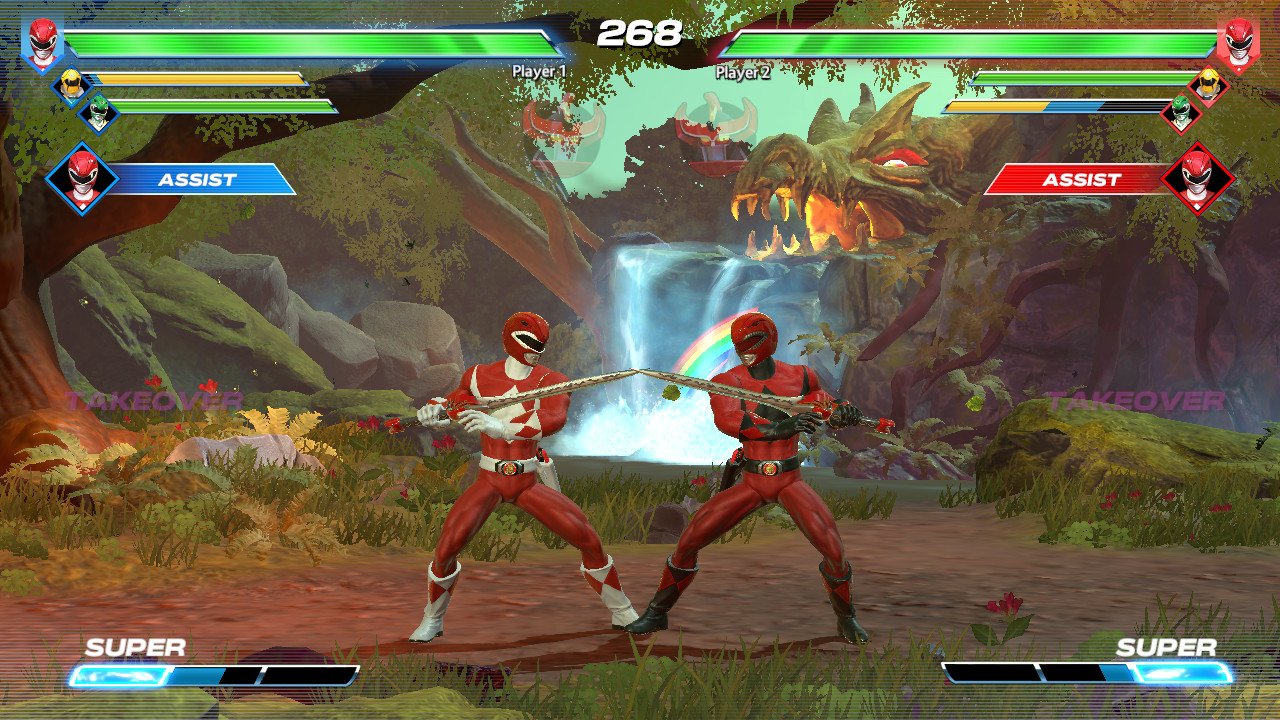Activate Player 2's assist Ranger diamond portrait
The image size is (1280, 720).
1198,180
